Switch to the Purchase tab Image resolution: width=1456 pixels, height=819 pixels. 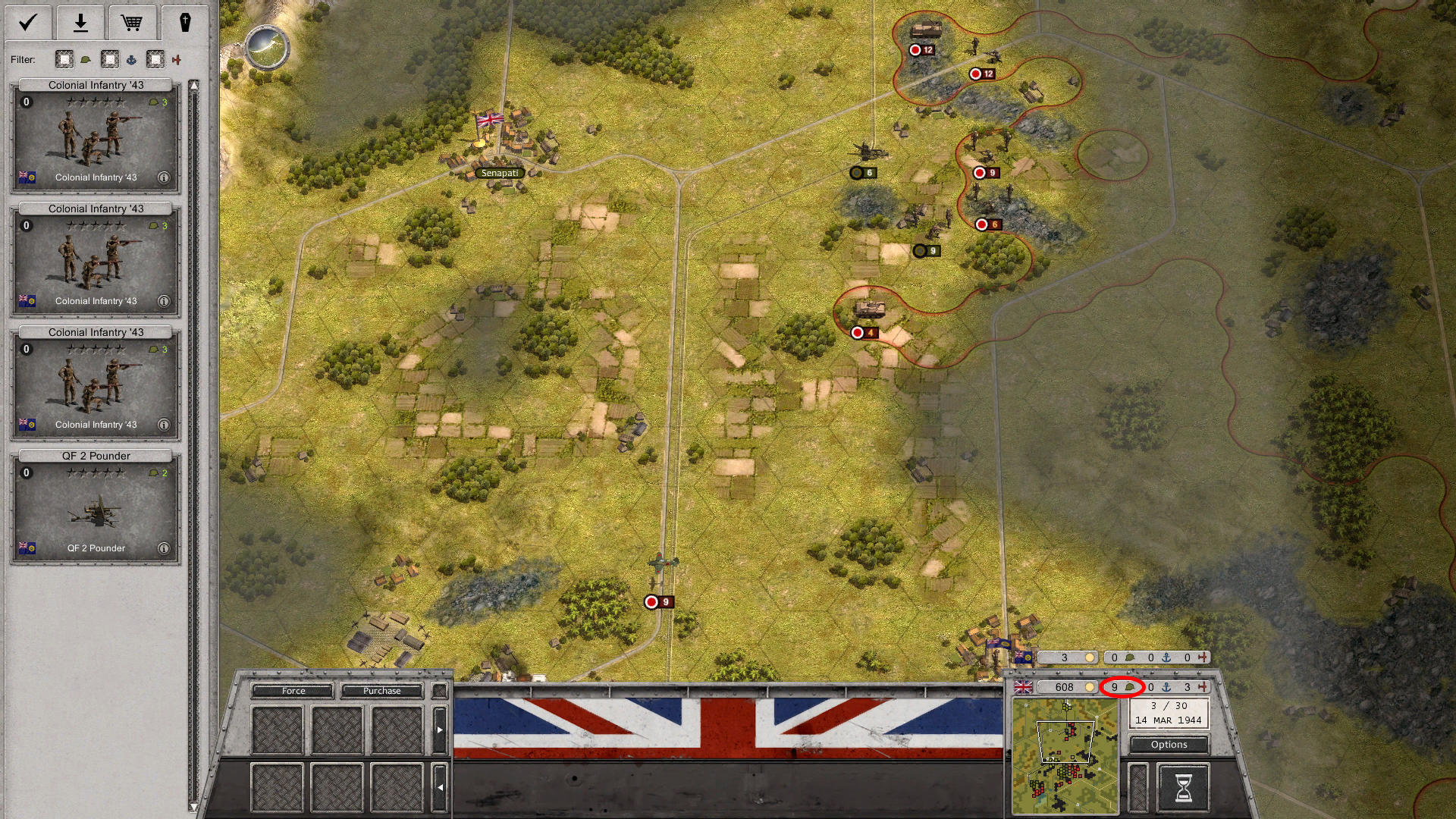tap(382, 691)
